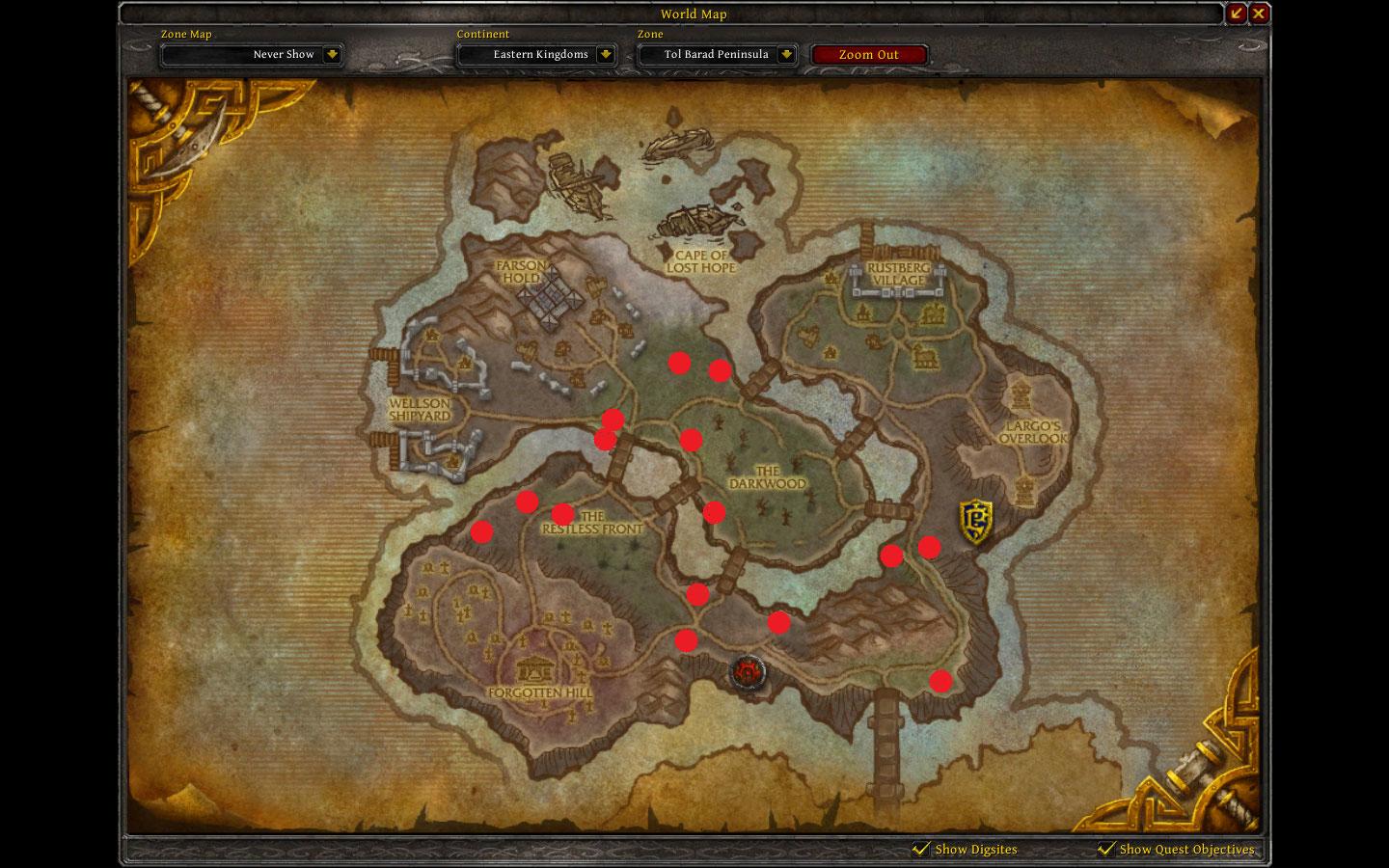Click the northernmost red dot near Cape of Lost Hope
The width and height of the screenshot is (1389, 868).
(x=679, y=364)
